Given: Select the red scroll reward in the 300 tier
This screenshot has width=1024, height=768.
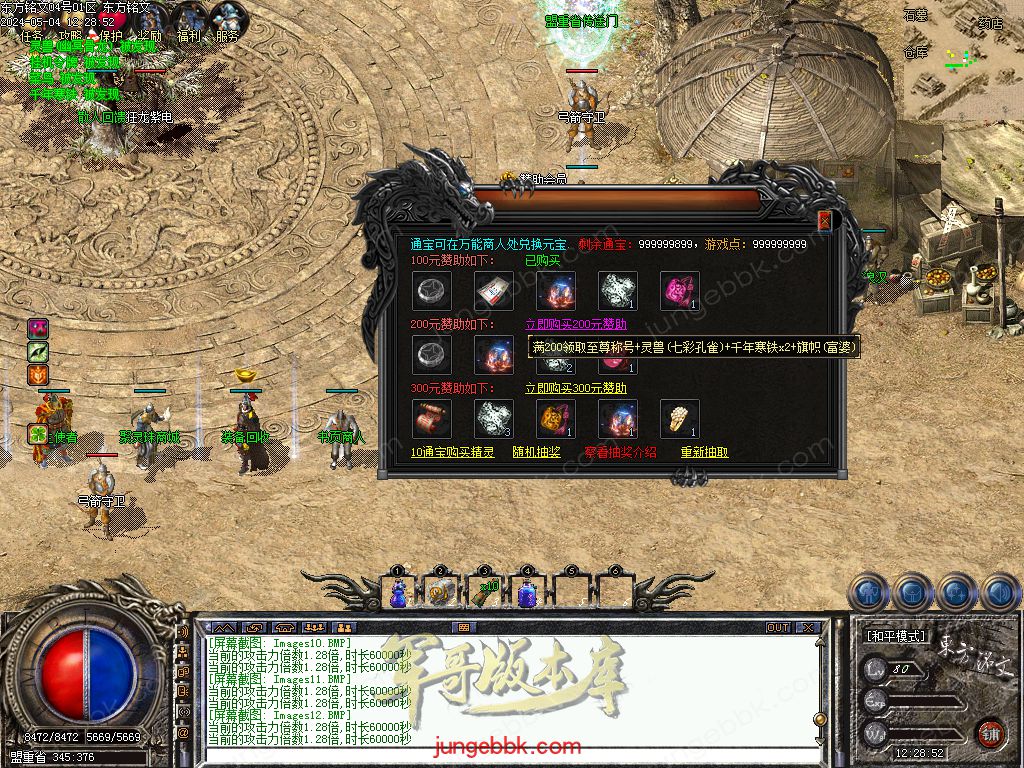Looking at the screenshot, I should pos(432,419).
